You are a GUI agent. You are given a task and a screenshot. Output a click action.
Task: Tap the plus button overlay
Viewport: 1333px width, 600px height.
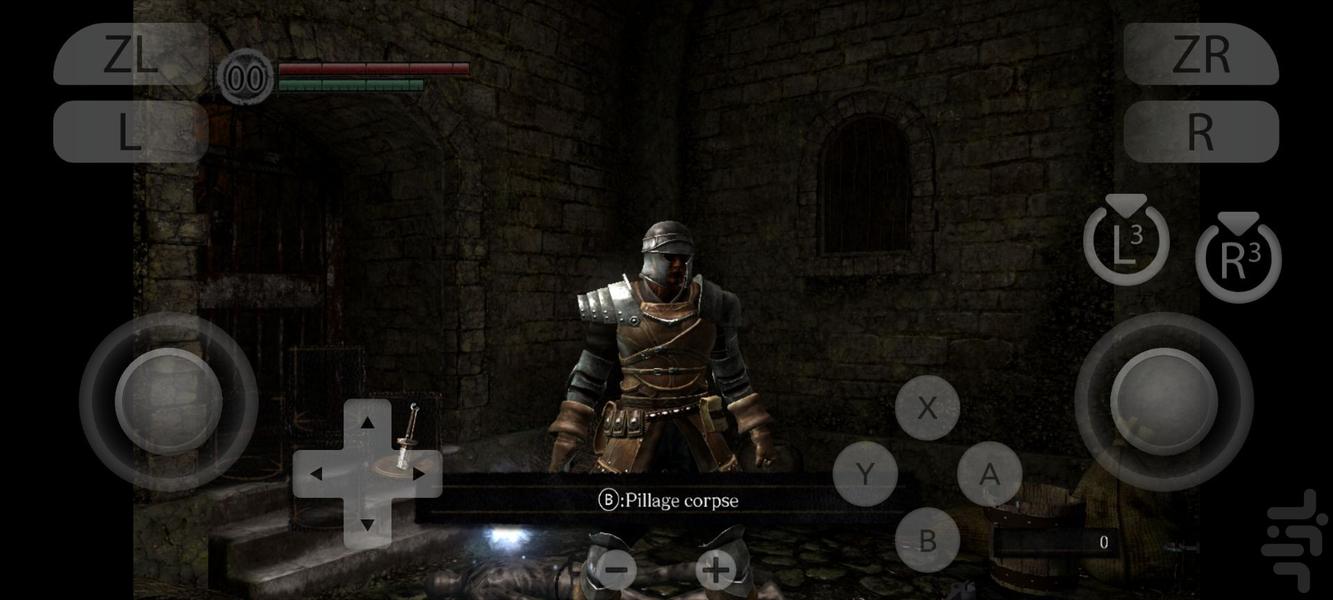[x=715, y=571]
